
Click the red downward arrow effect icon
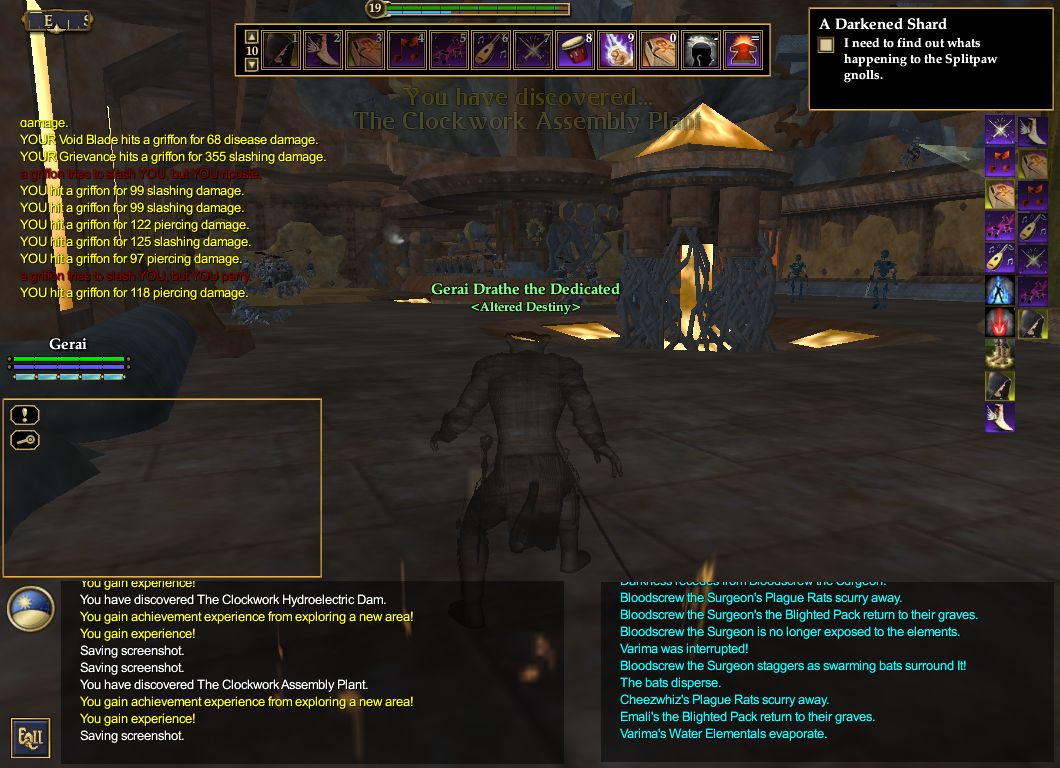(1000, 322)
